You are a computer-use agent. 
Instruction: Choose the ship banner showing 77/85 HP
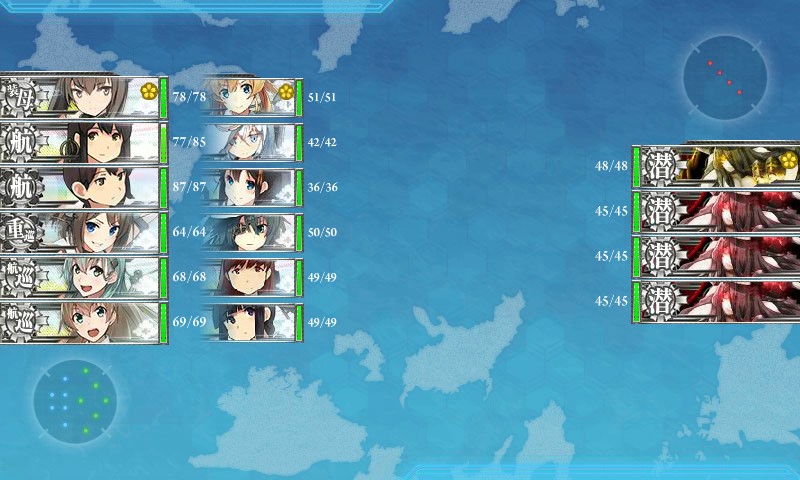82,143
